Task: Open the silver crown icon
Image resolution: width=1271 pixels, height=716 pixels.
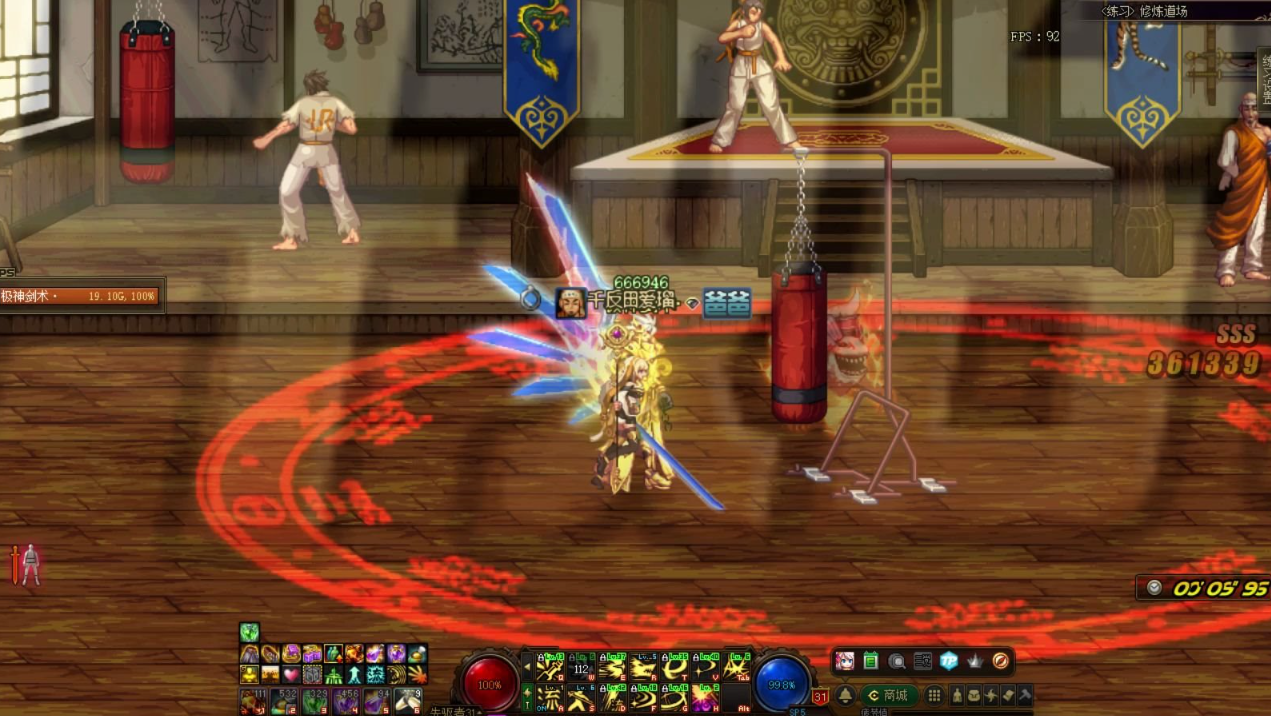Action: click(x=974, y=661)
